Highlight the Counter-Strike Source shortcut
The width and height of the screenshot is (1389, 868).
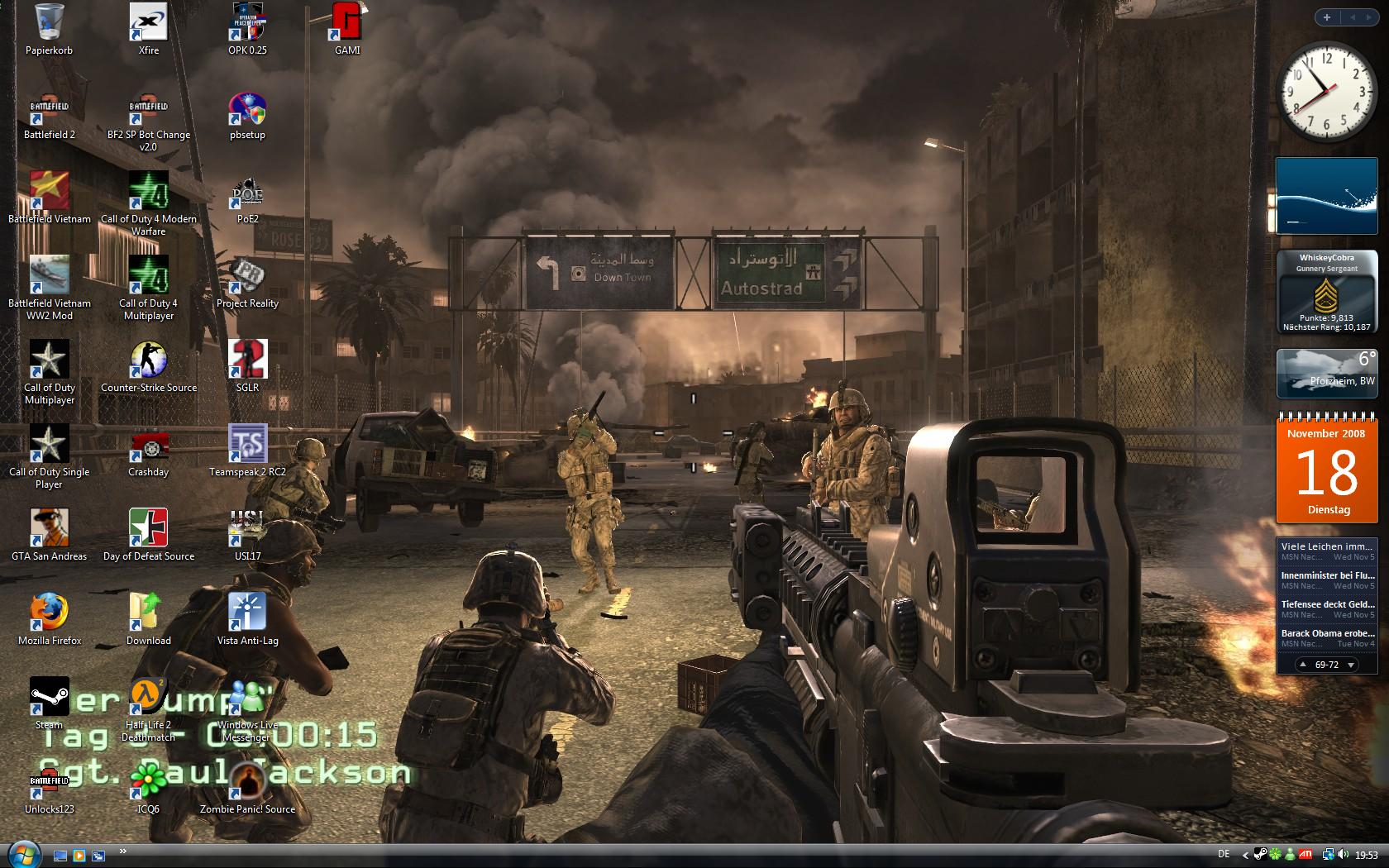(x=149, y=360)
